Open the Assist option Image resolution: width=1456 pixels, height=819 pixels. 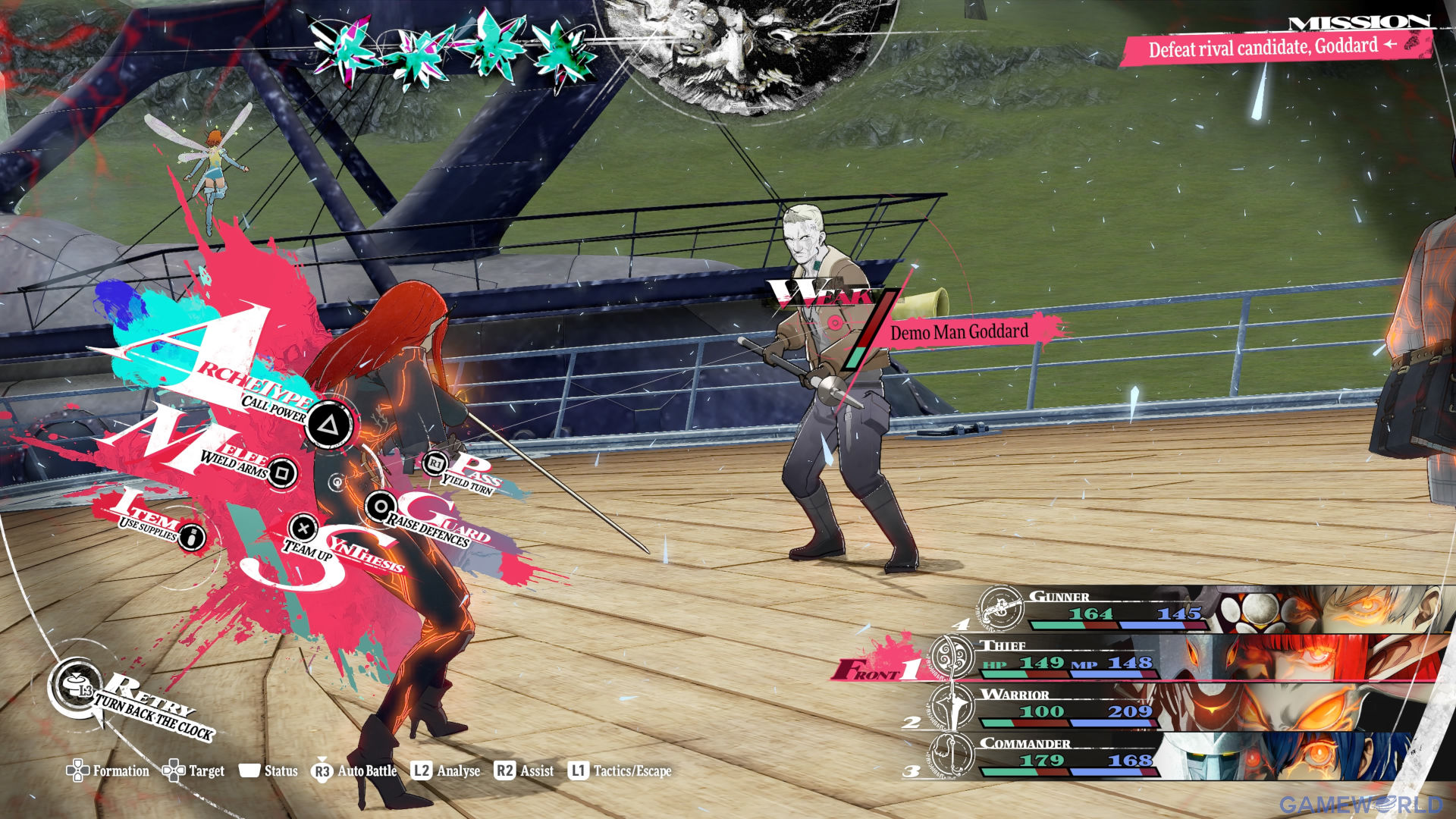tap(524, 771)
